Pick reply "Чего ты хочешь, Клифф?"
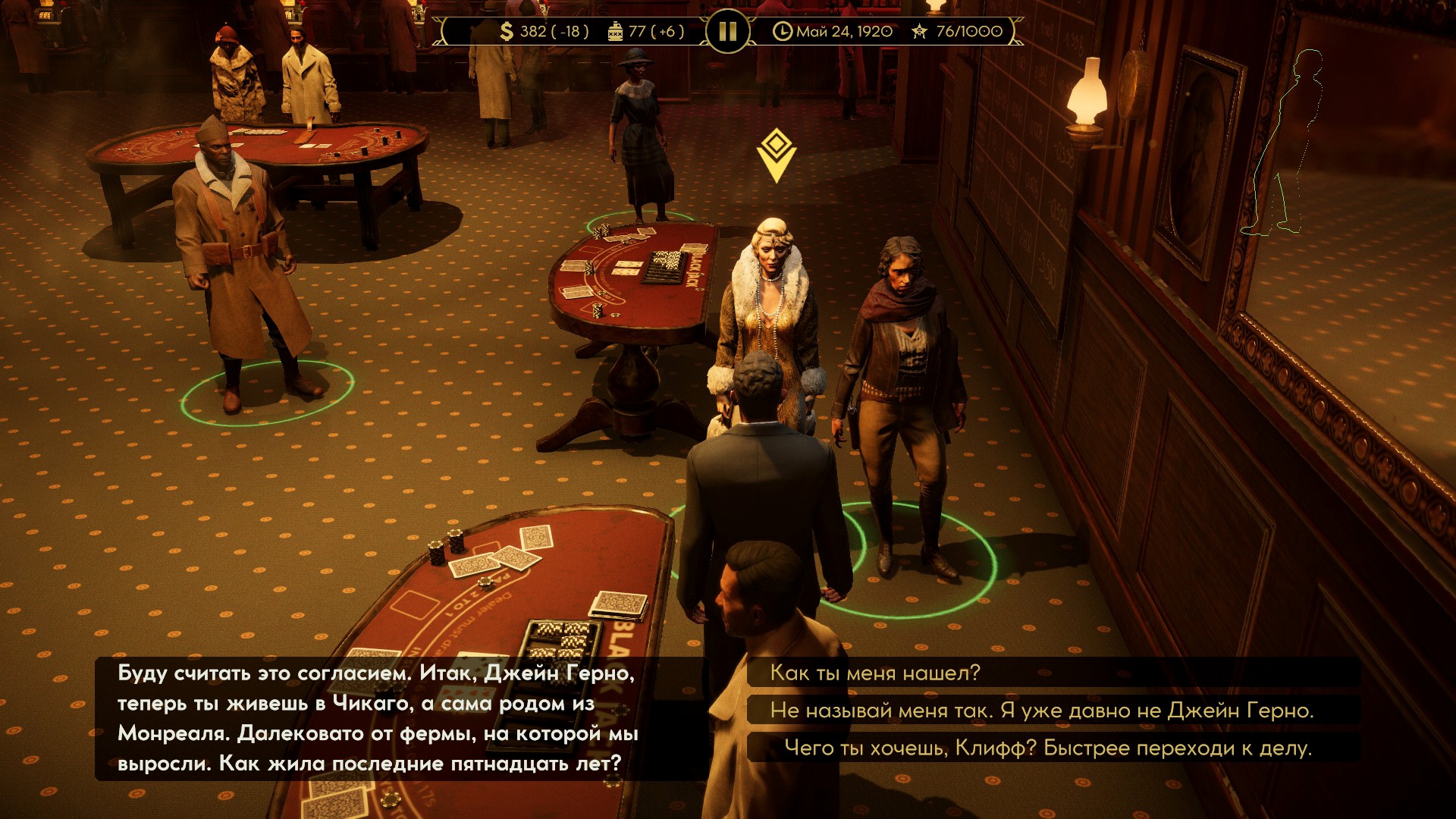1456x819 pixels. (1047, 748)
